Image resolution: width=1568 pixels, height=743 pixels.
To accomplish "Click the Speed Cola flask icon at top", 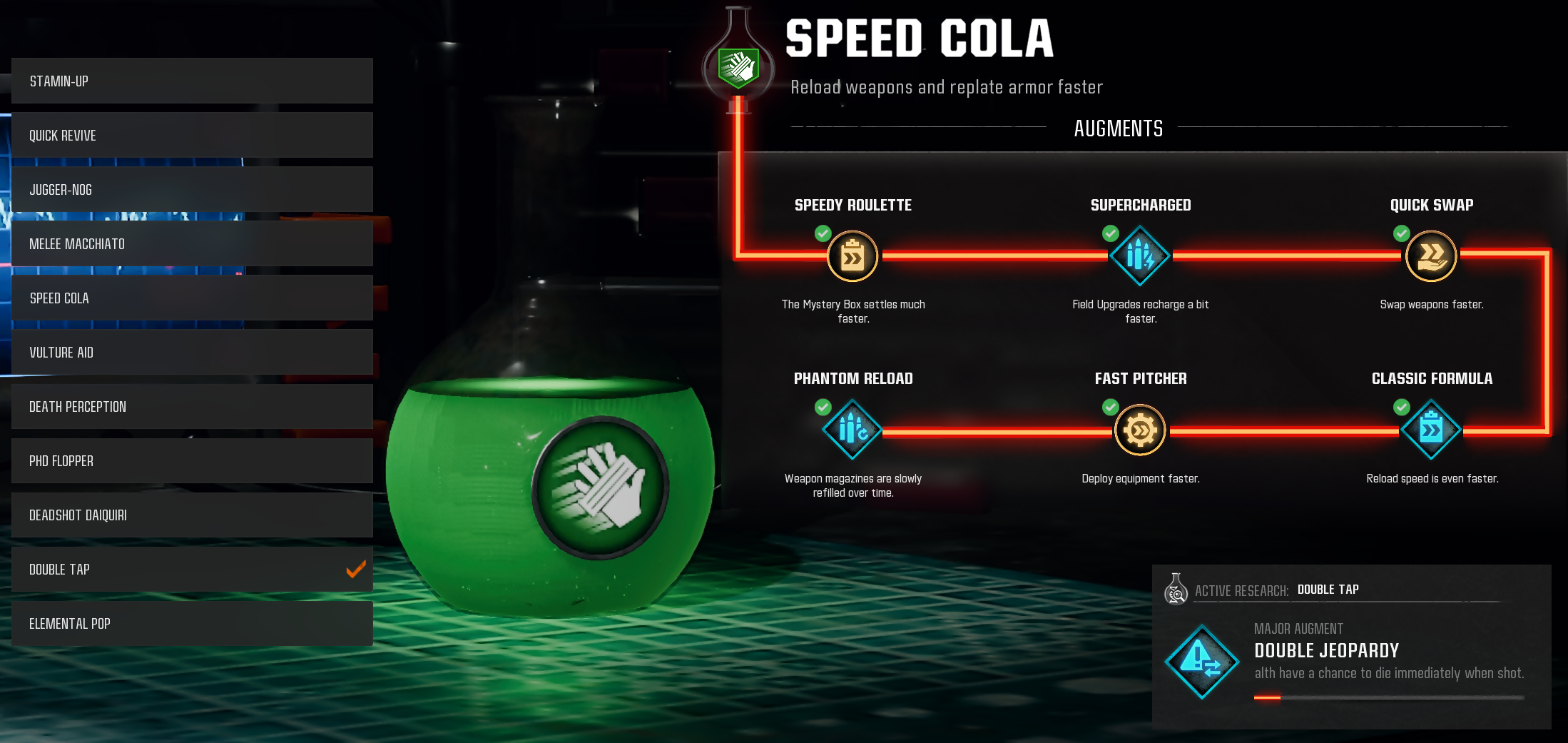I will point(738,66).
